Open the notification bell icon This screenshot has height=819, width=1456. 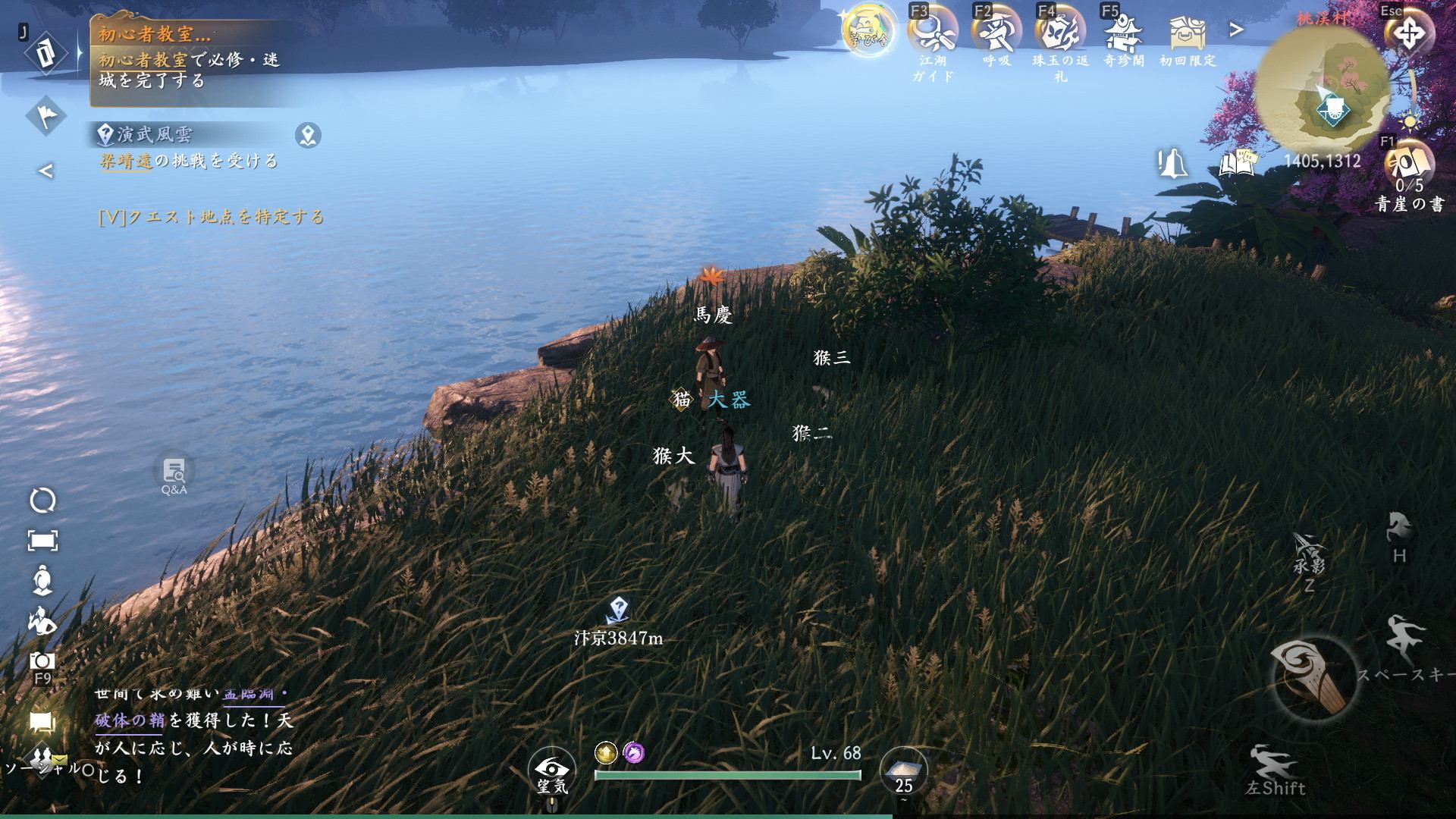[1172, 163]
